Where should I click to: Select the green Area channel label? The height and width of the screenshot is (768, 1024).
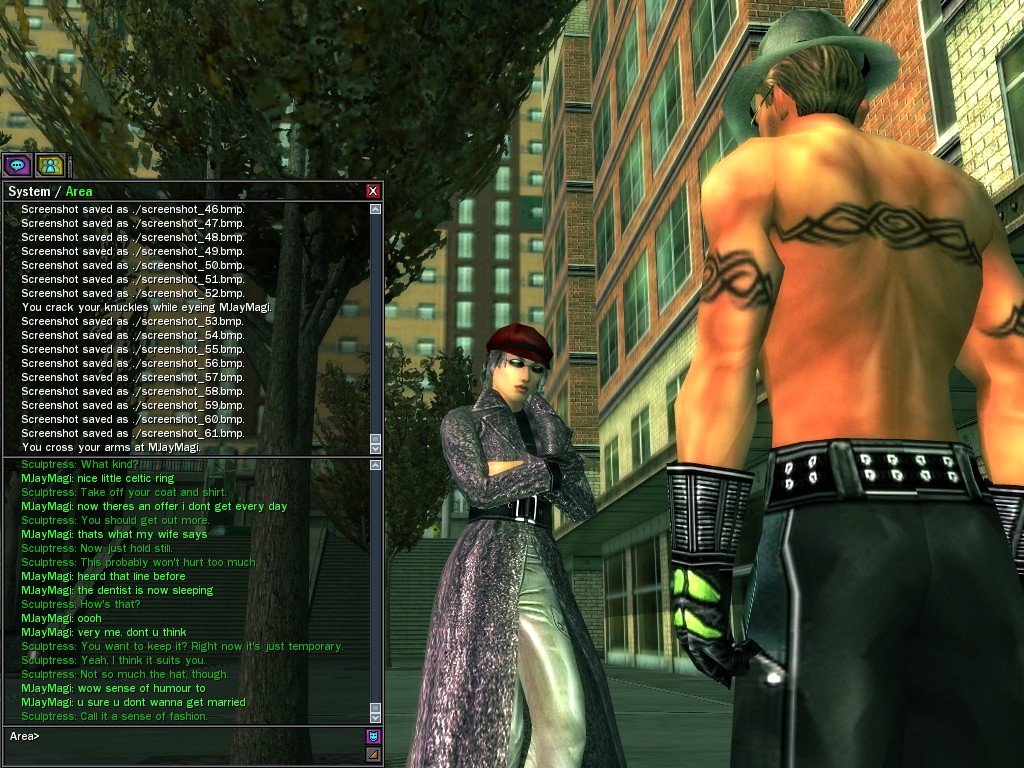(x=79, y=191)
